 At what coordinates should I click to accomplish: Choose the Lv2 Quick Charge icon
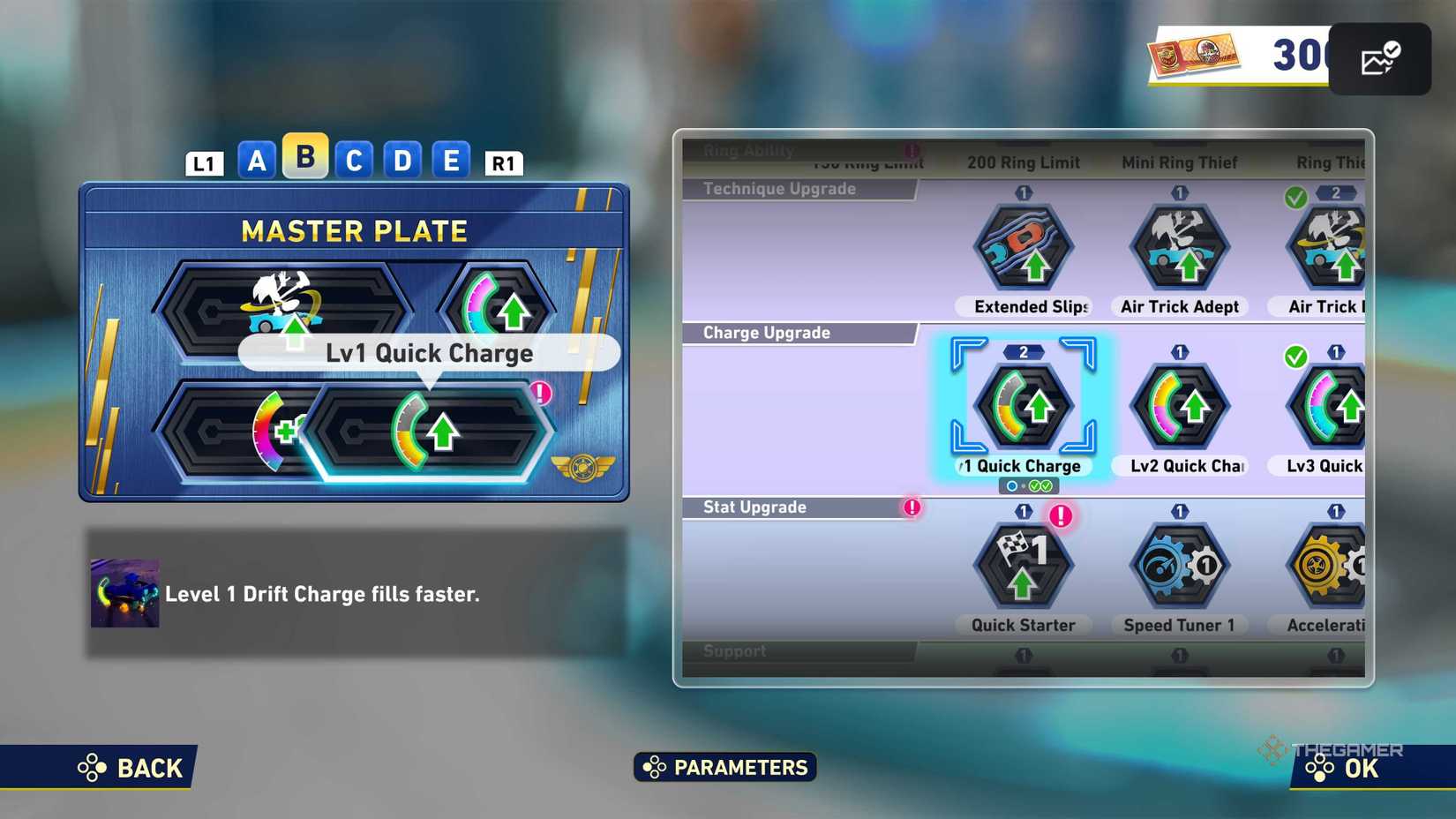pyautogui.click(x=1180, y=406)
